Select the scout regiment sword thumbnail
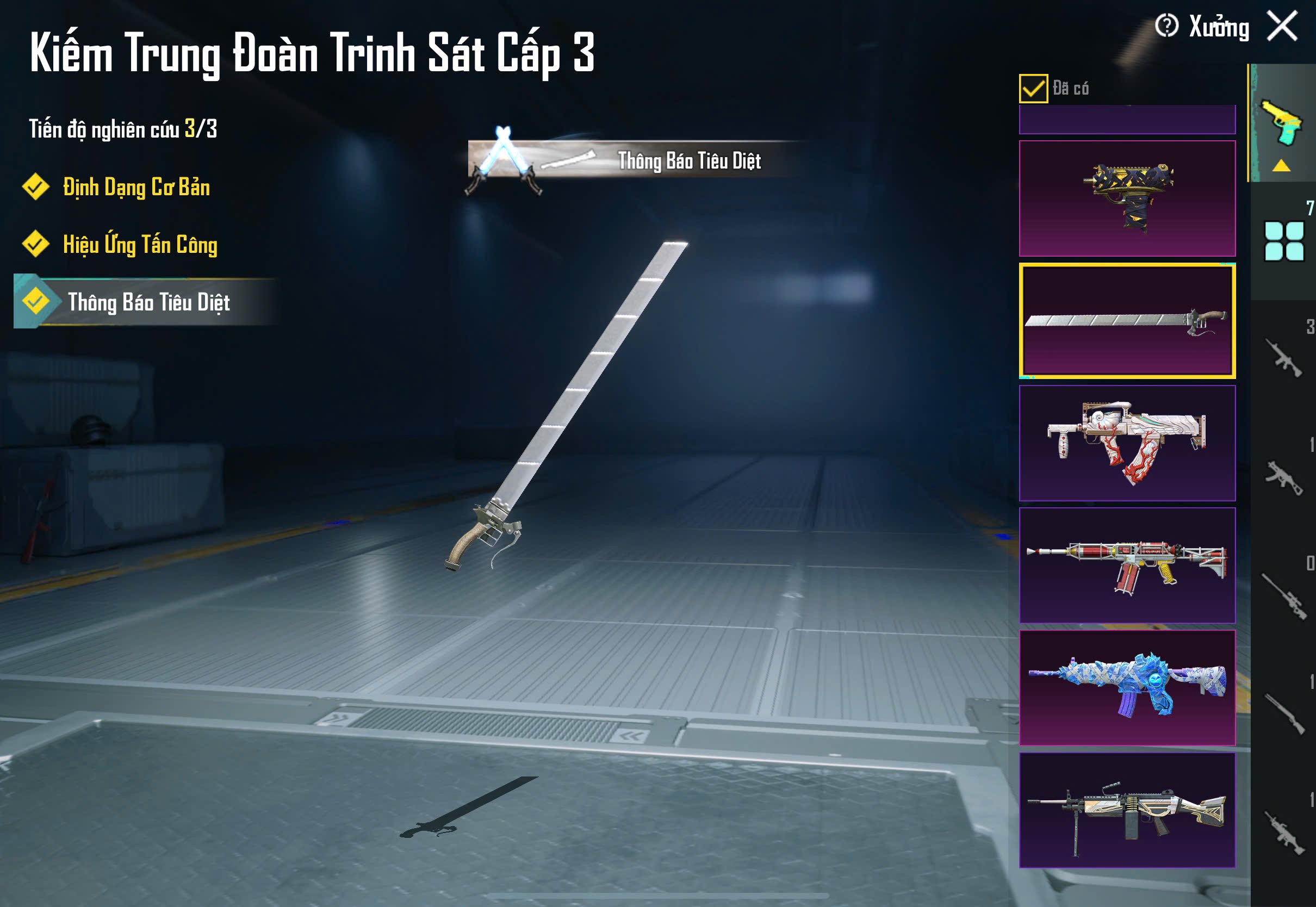 1127,320
